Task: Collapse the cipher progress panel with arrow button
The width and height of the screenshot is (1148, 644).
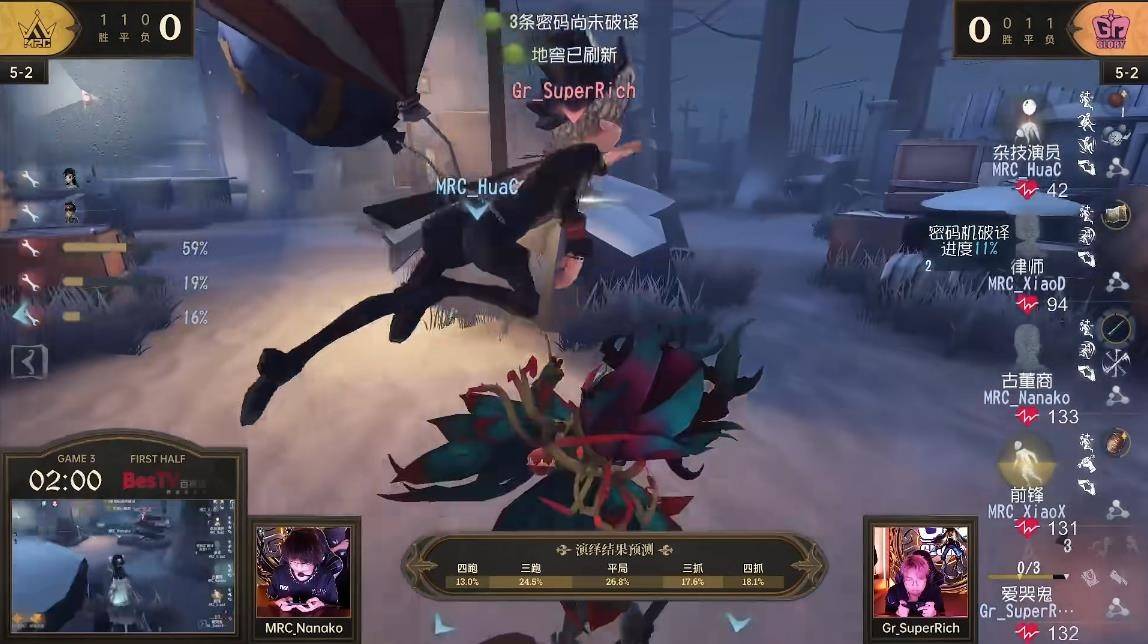Action: pyautogui.click(x=28, y=361)
